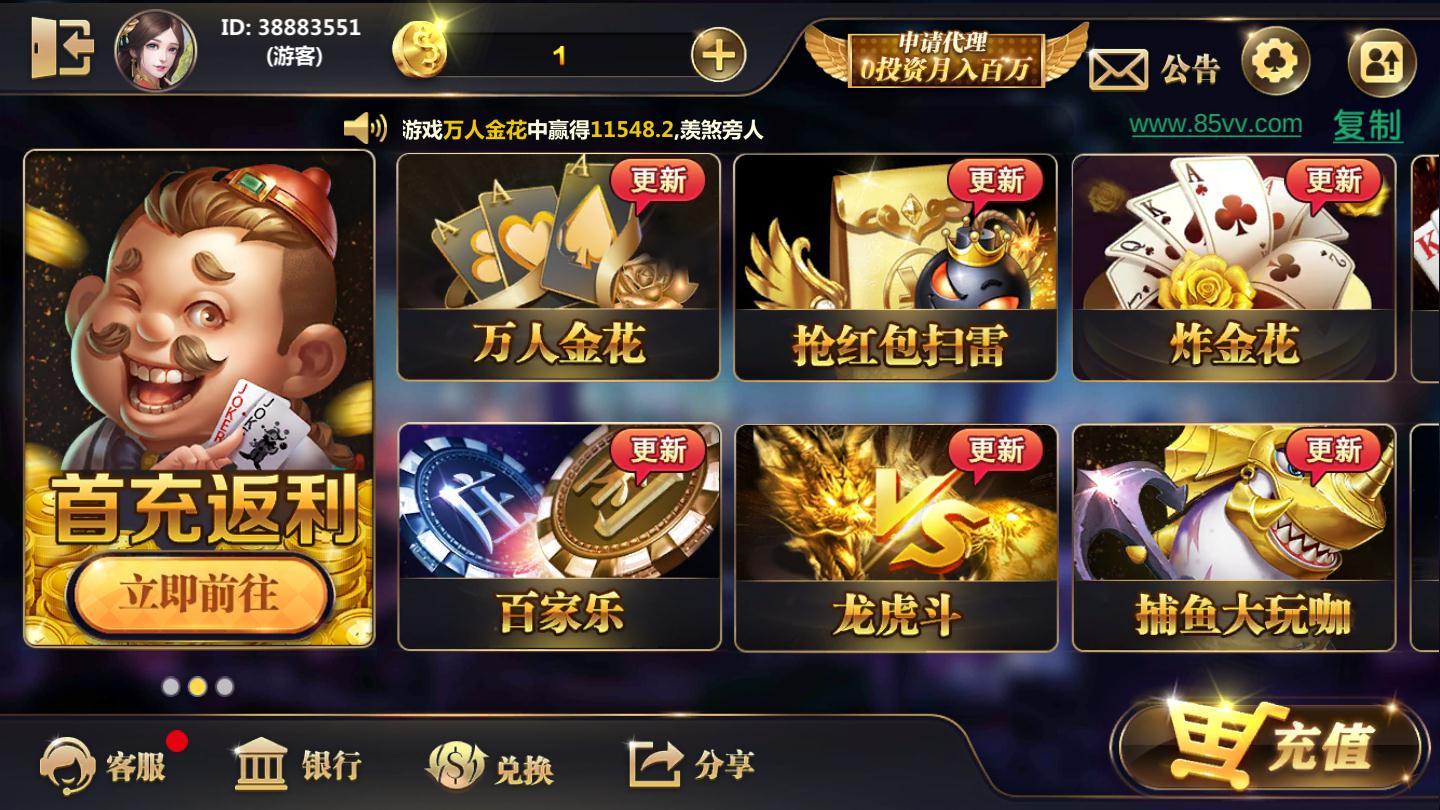Mute the announcement speaker
This screenshot has height=810, width=1440.
tap(365, 127)
